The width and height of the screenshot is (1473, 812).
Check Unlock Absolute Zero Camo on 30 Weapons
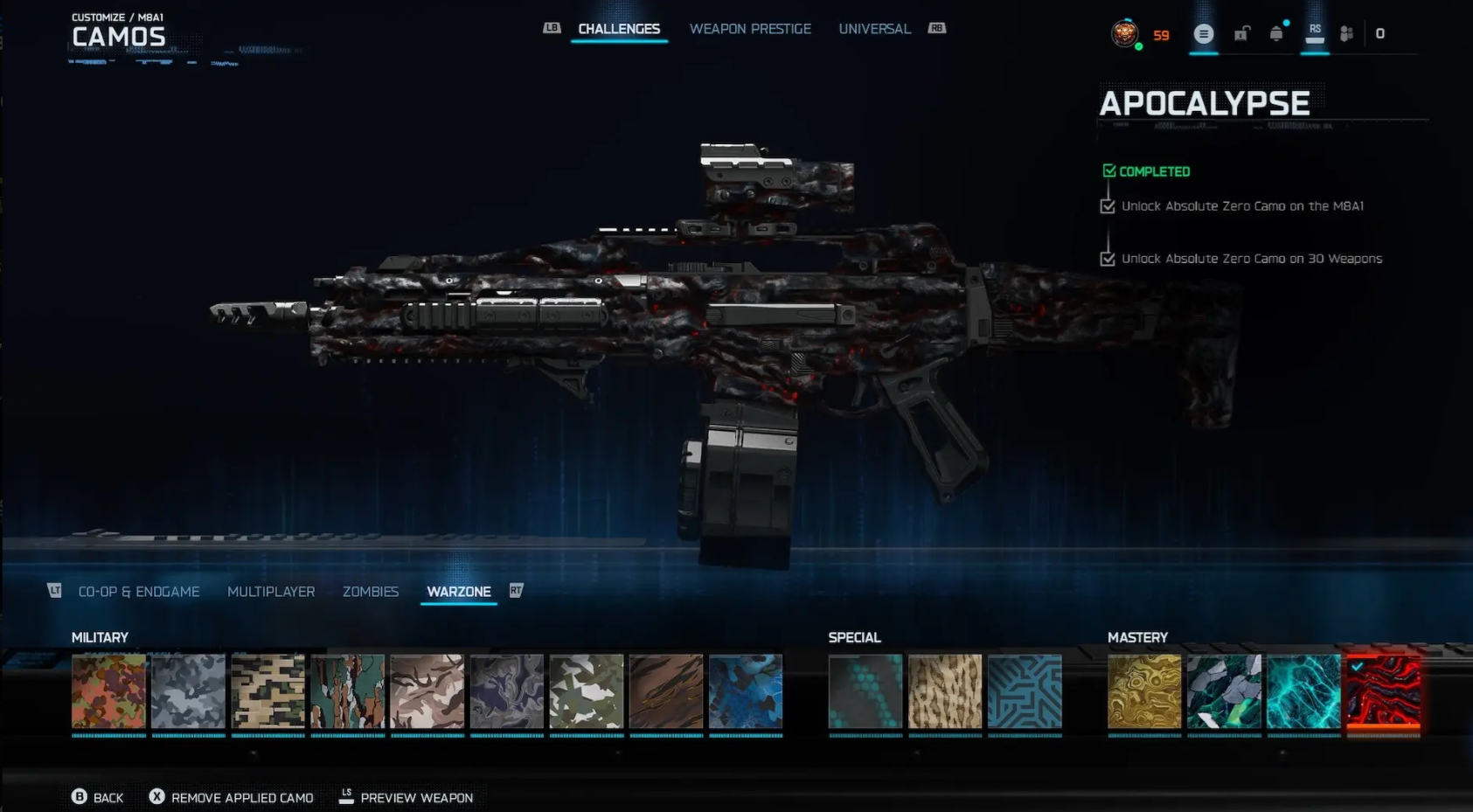pyautogui.click(x=1107, y=259)
